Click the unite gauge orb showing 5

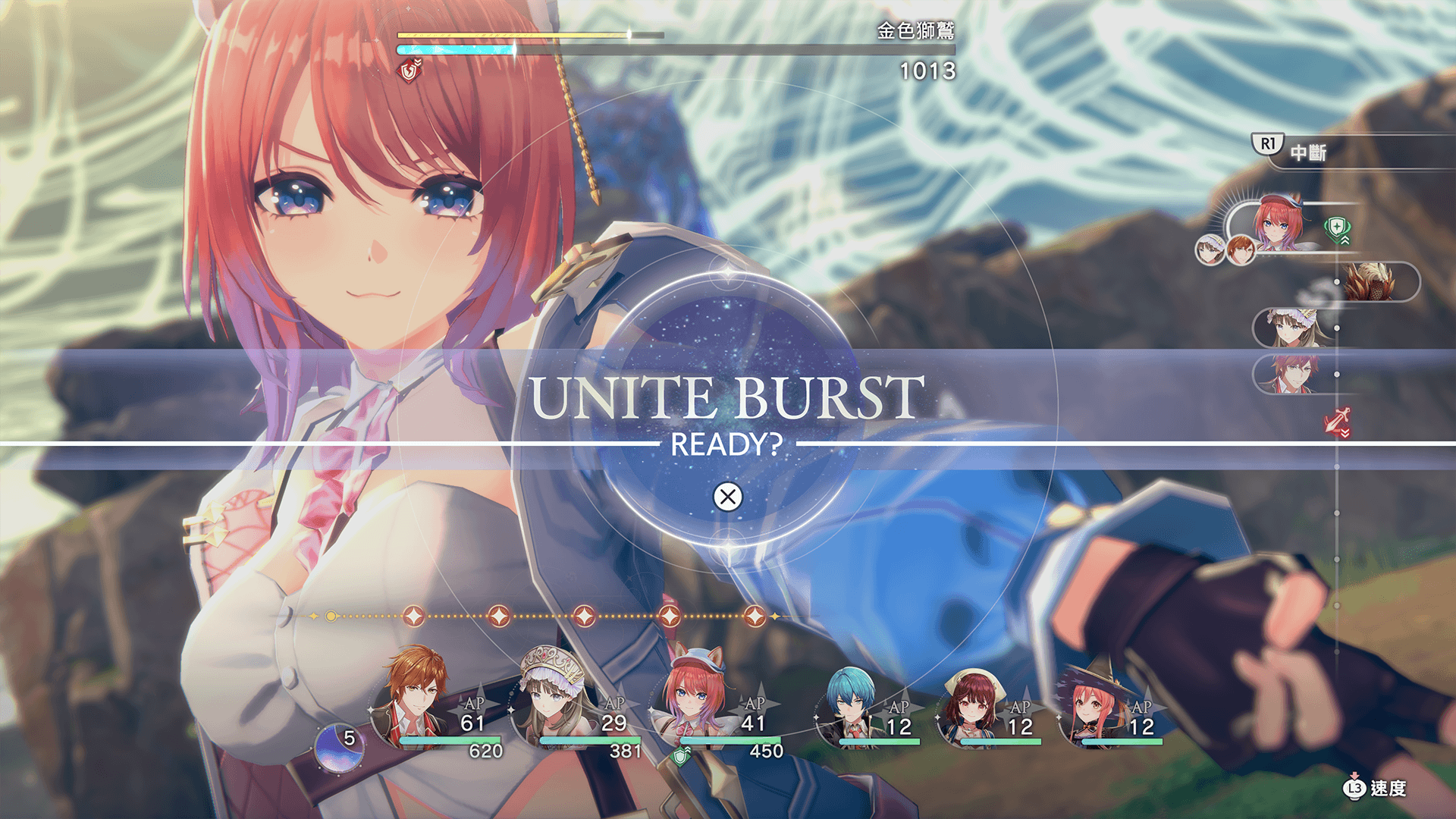339,747
